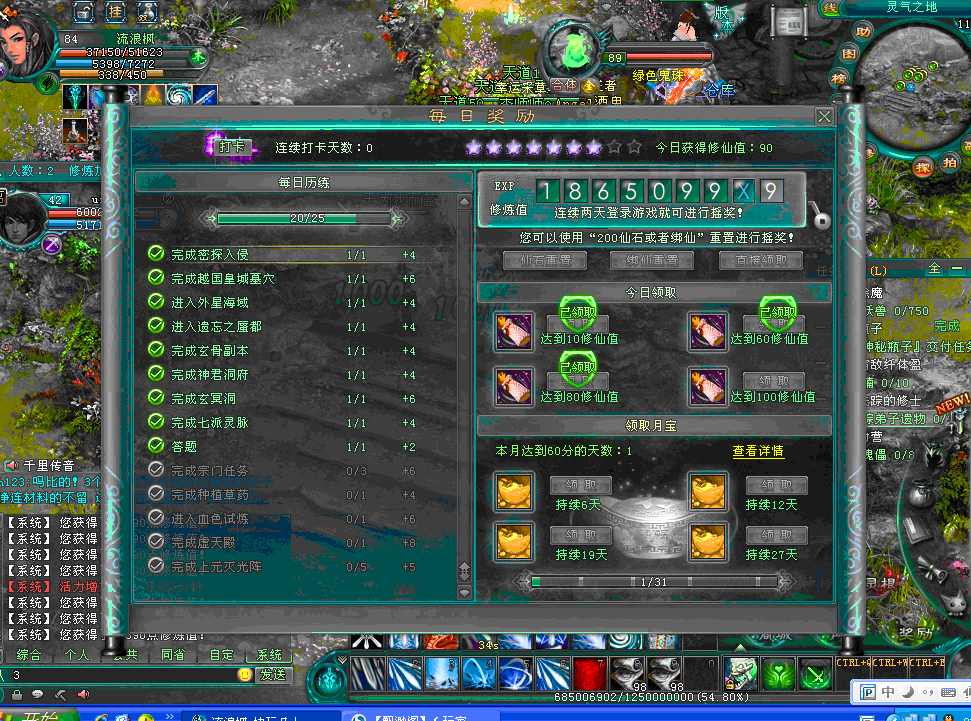Viewport: 971px width, 721px height.
Task: Switch to the 同省 chat tab
Action: [172, 655]
